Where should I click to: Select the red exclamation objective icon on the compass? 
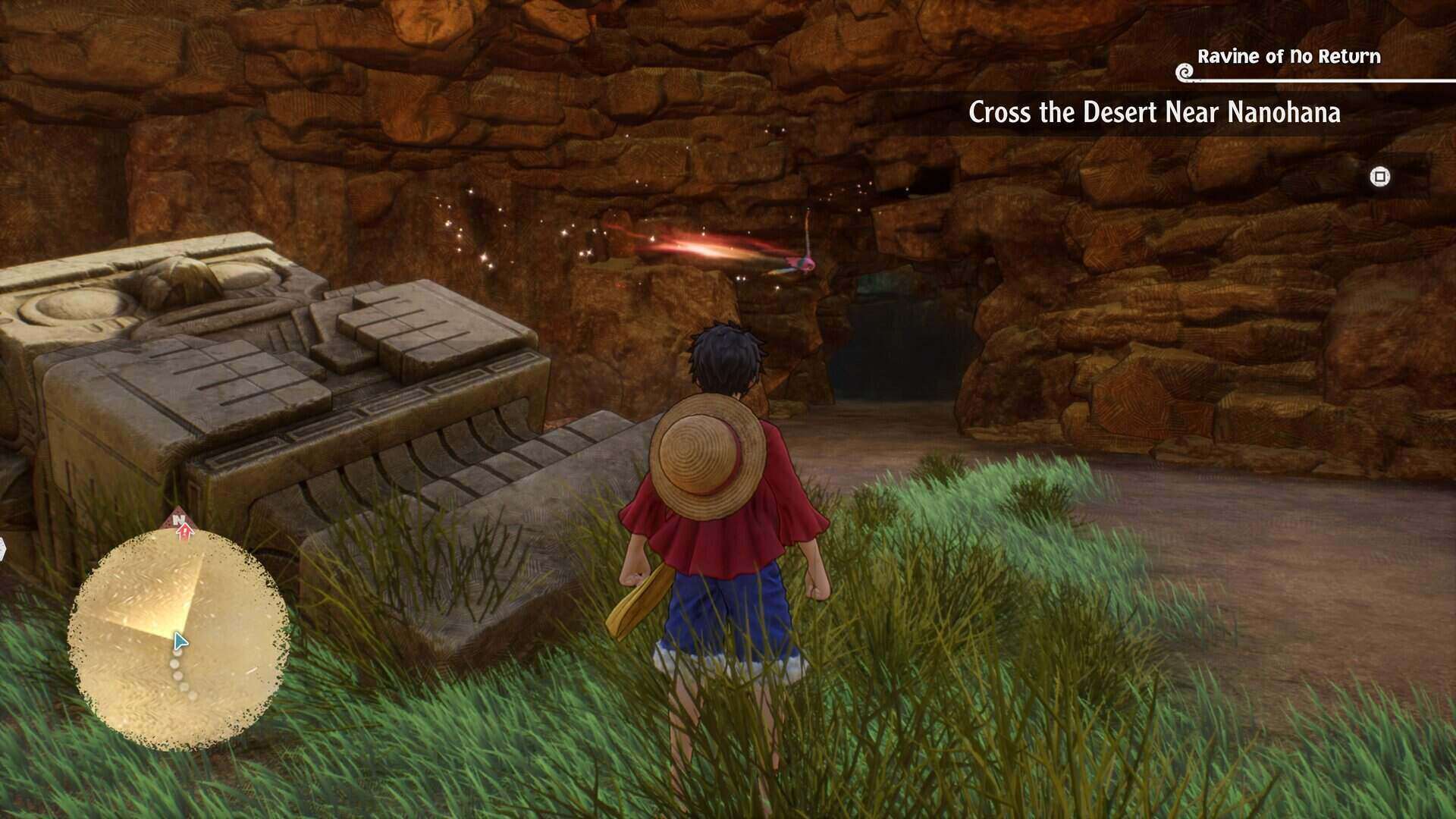coord(184,533)
